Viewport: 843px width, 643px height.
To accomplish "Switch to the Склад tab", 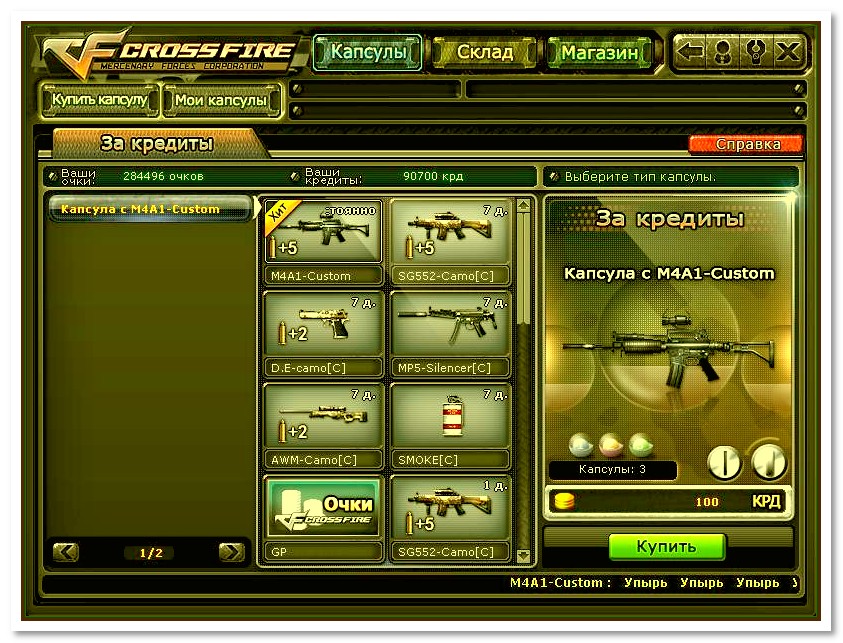I will [x=485, y=52].
